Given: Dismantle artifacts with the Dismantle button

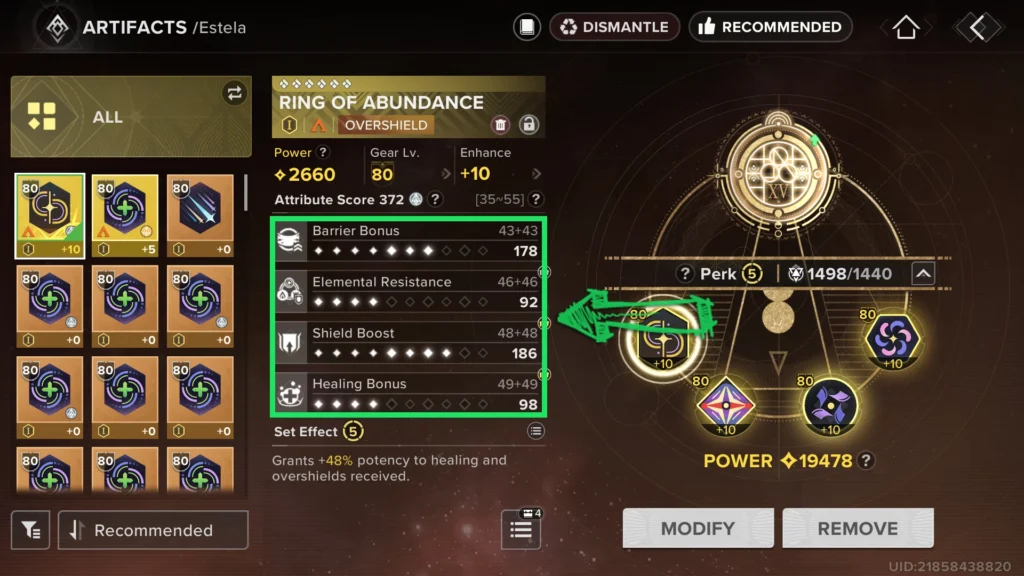Looking at the screenshot, I should [614, 27].
